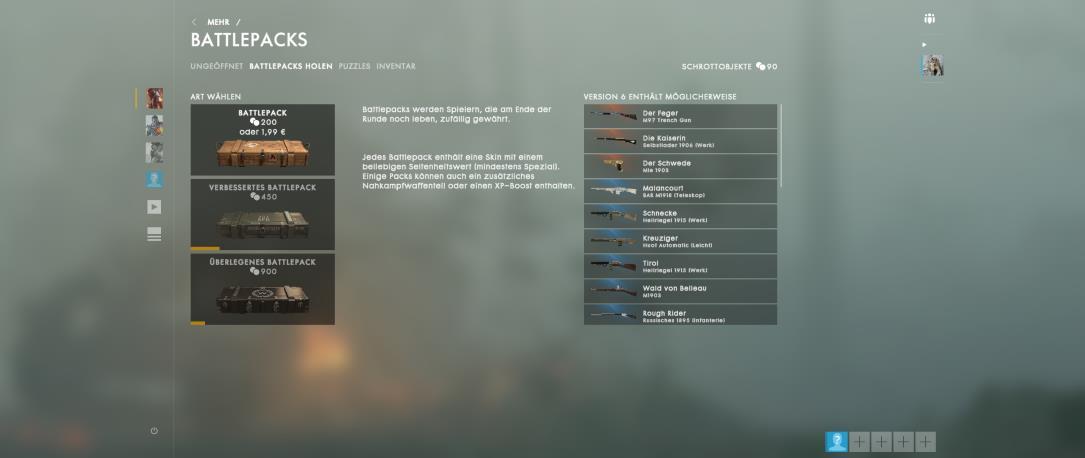View the Die Kaiserin Selbstlader 1906 skin
The height and width of the screenshot is (458, 1085).
click(680, 141)
